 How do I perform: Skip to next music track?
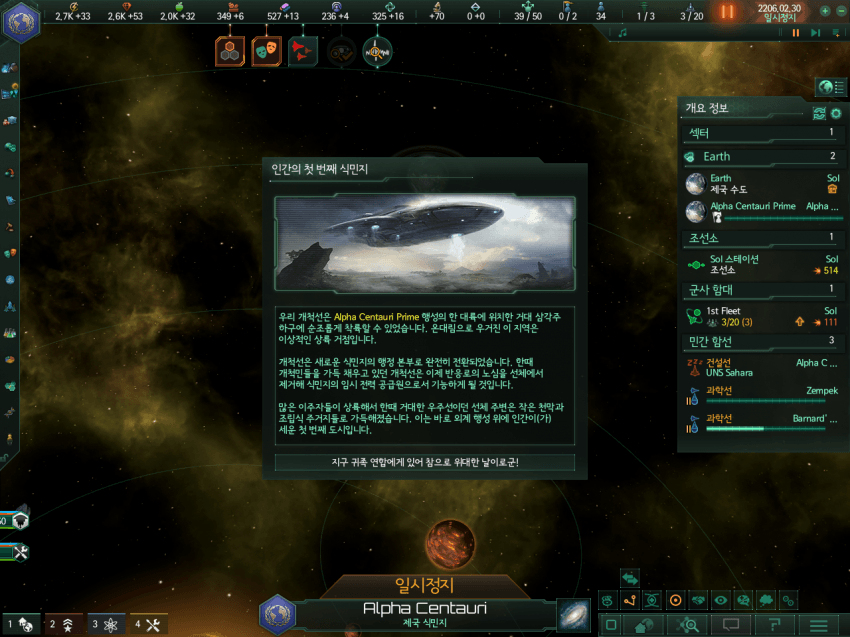click(815, 33)
